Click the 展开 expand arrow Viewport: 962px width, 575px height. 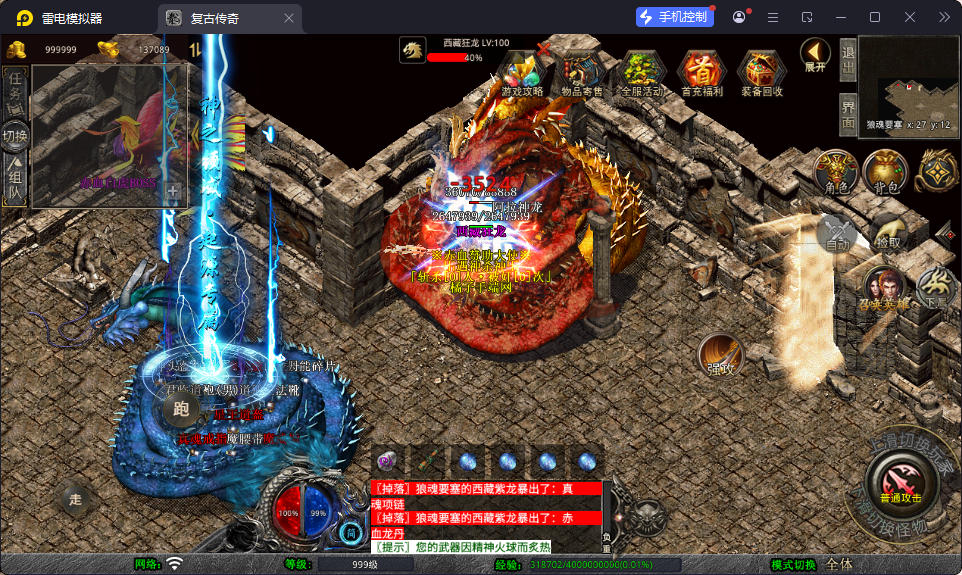(x=815, y=55)
